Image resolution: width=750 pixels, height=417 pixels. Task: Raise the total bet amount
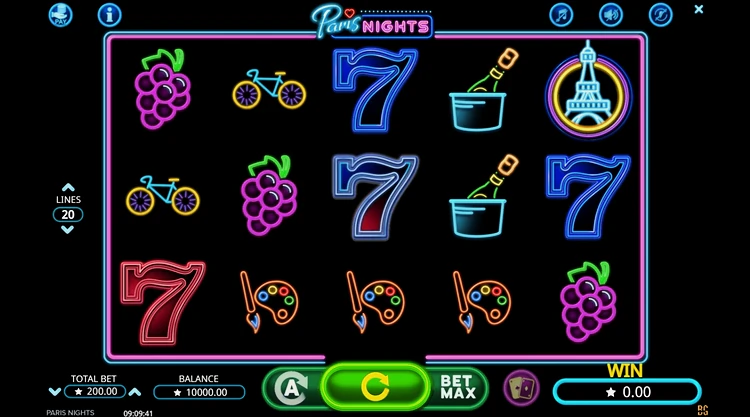pyautogui.click(x=135, y=392)
